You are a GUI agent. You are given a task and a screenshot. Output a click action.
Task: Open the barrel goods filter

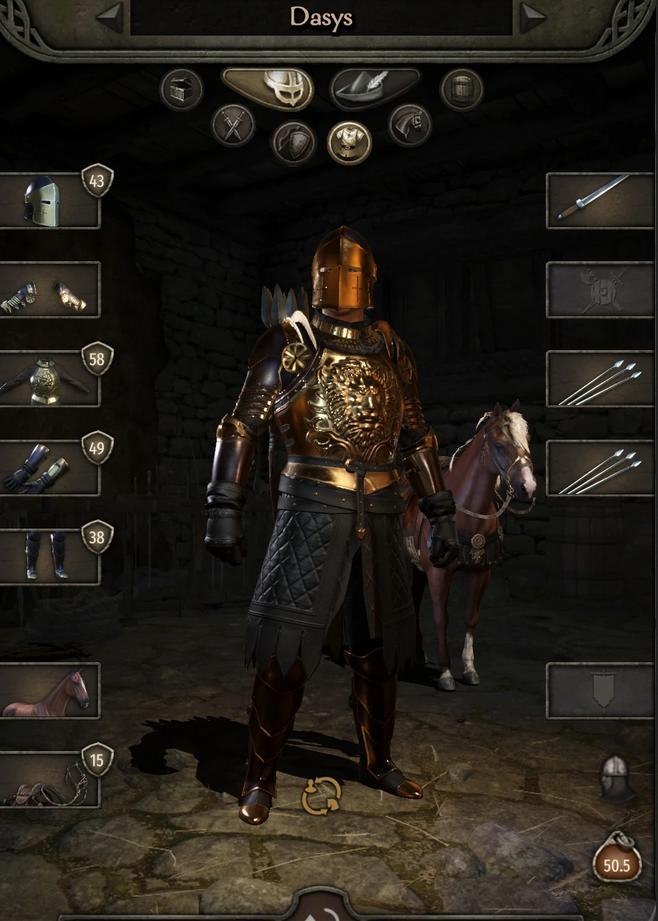click(x=462, y=89)
